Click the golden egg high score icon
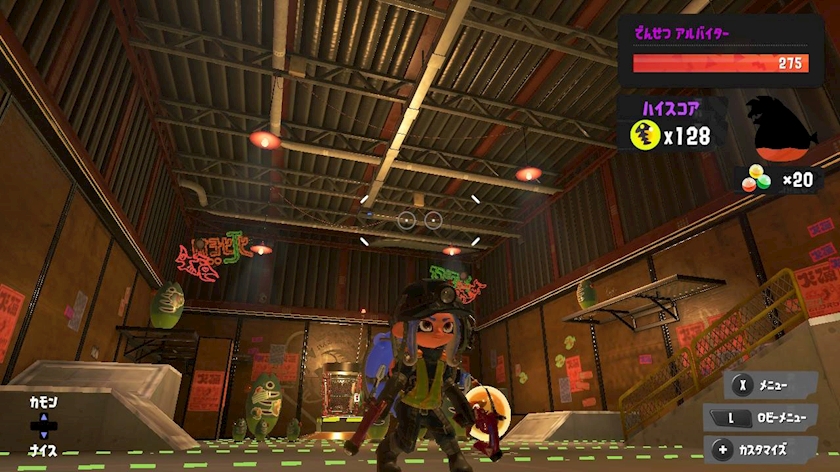Screen dimensions: 840x472 pos(645,135)
